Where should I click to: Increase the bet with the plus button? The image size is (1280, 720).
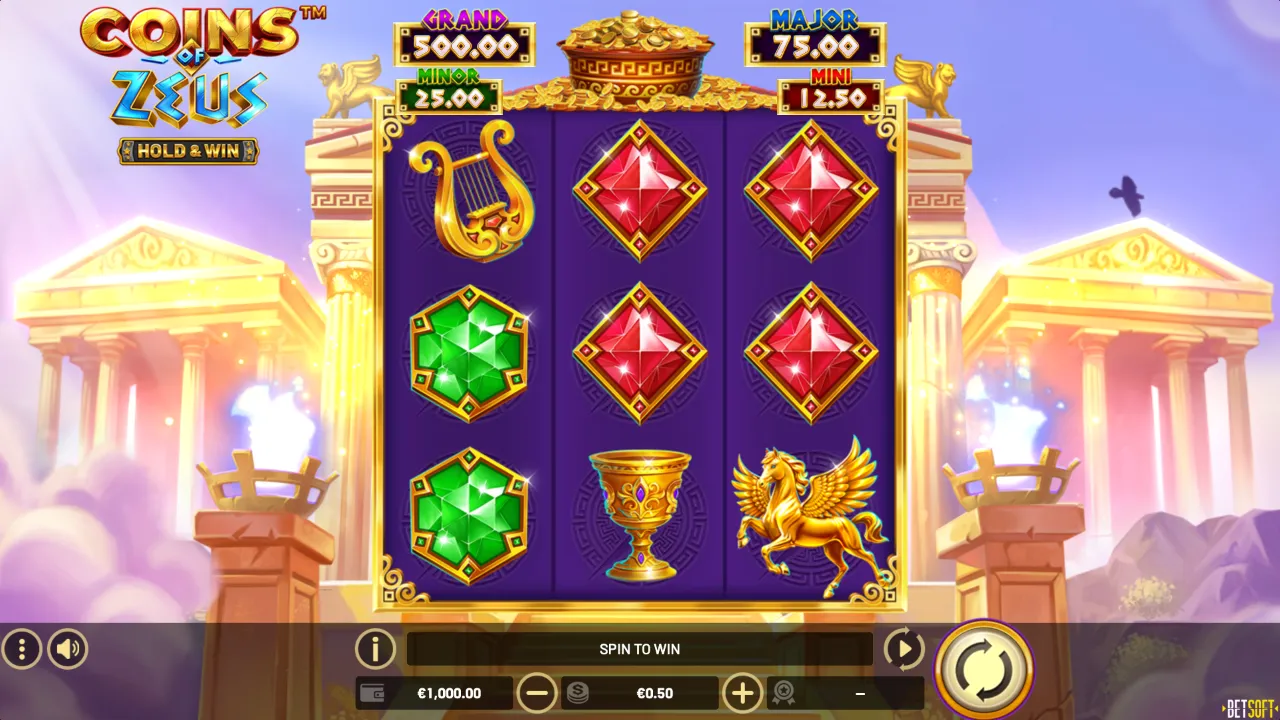742,693
